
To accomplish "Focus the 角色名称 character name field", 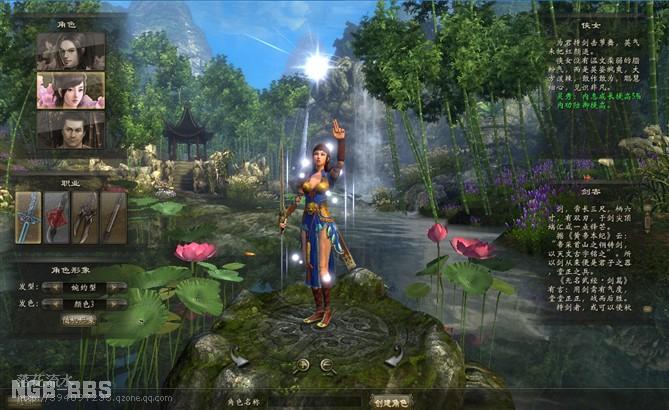I will pyautogui.click(x=315, y=401).
